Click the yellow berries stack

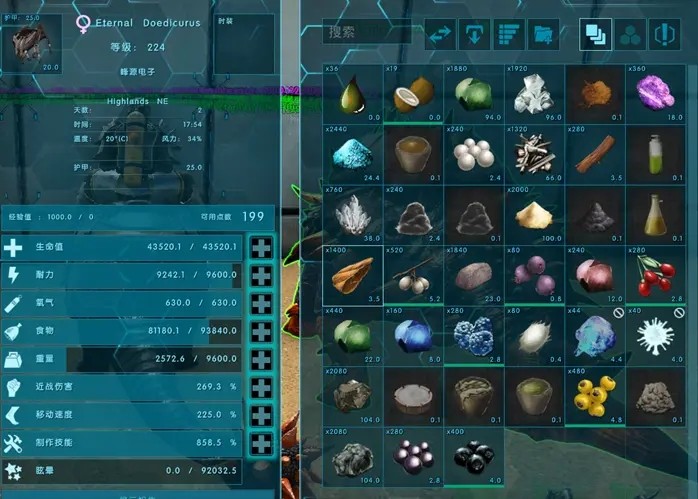tap(594, 398)
